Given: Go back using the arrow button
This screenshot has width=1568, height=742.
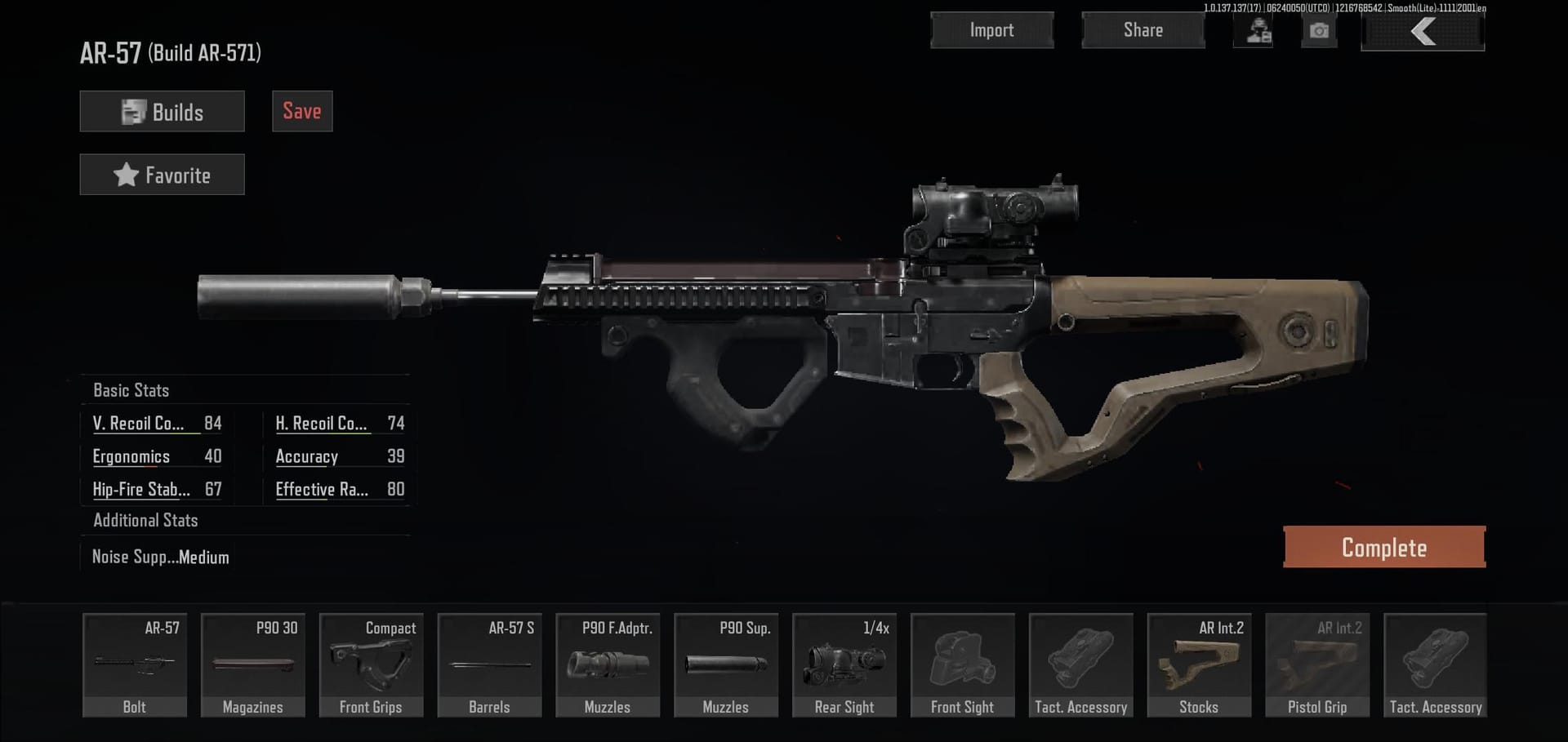Looking at the screenshot, I should click(x=1422, y=32).
